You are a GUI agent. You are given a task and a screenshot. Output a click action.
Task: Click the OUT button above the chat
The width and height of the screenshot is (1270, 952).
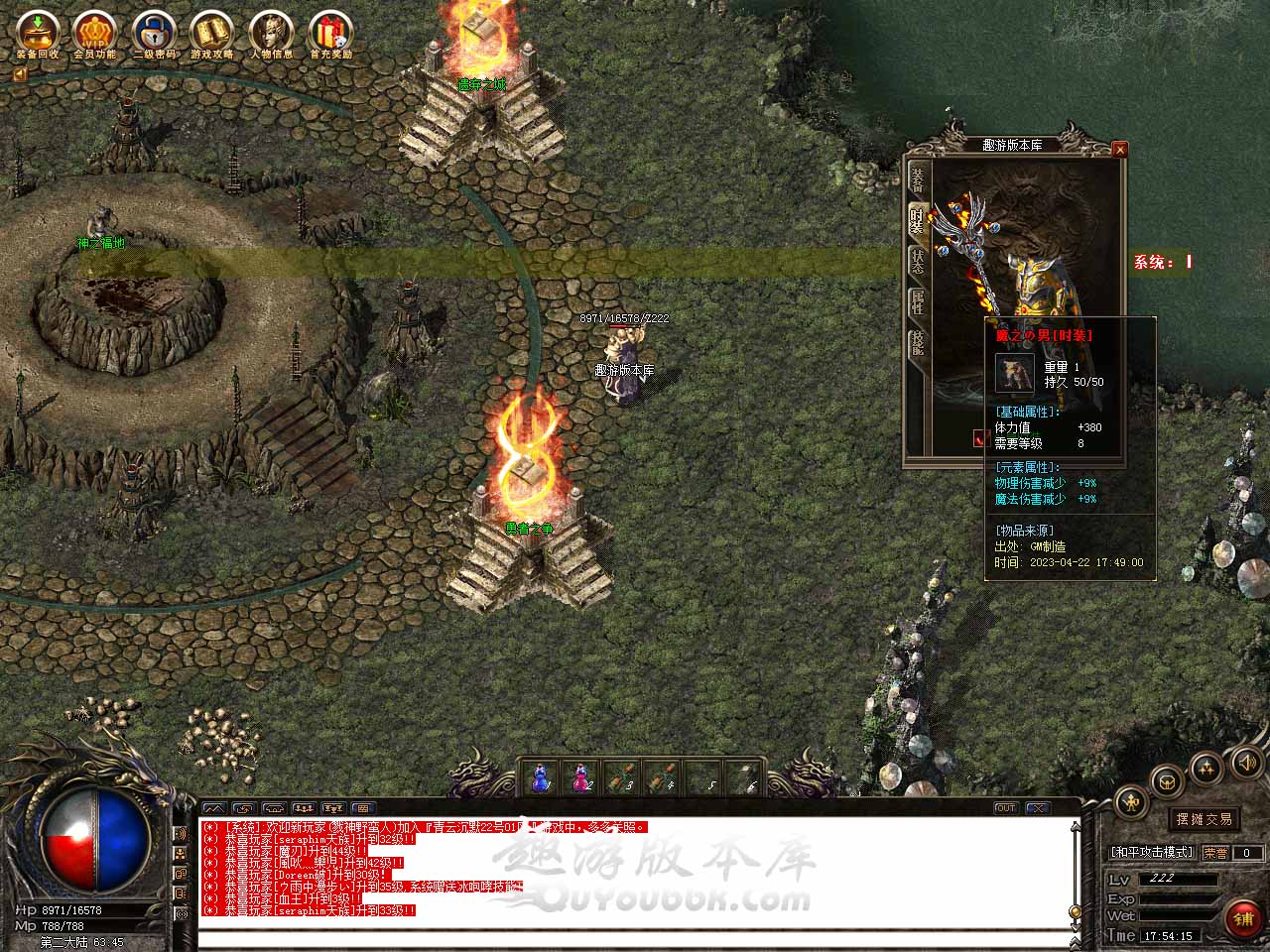[x=1005, y=808]
